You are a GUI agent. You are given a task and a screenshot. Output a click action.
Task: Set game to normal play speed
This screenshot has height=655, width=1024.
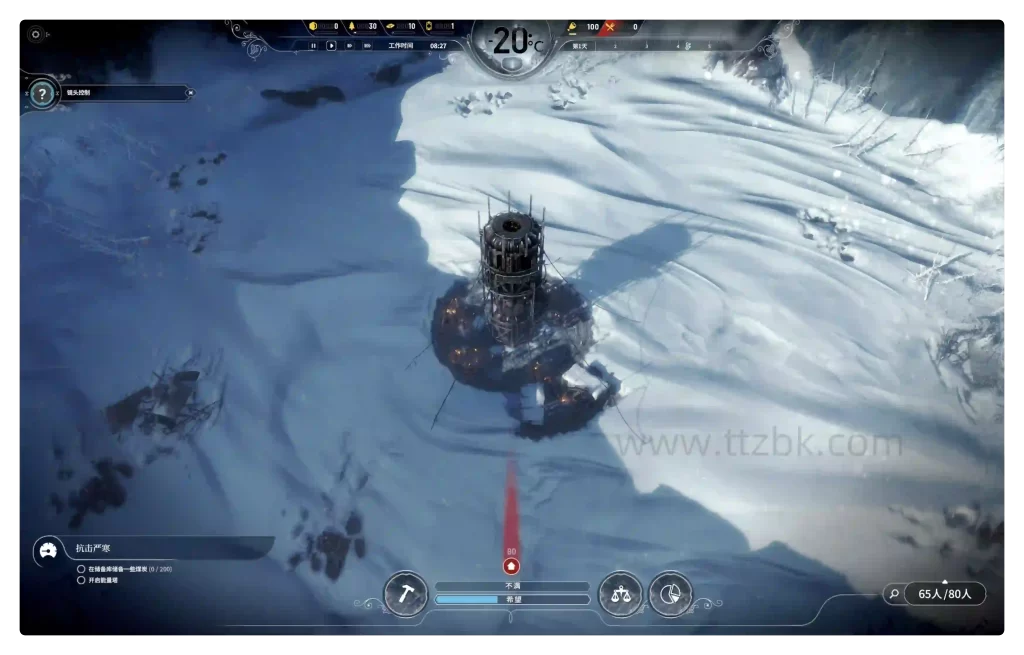coord(331,45)
